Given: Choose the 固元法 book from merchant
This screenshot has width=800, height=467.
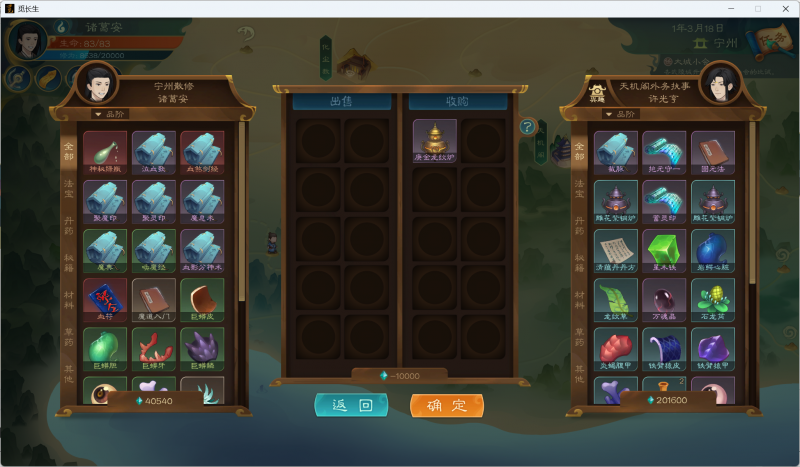Looking at the screenshot, I should coord(713,151).
